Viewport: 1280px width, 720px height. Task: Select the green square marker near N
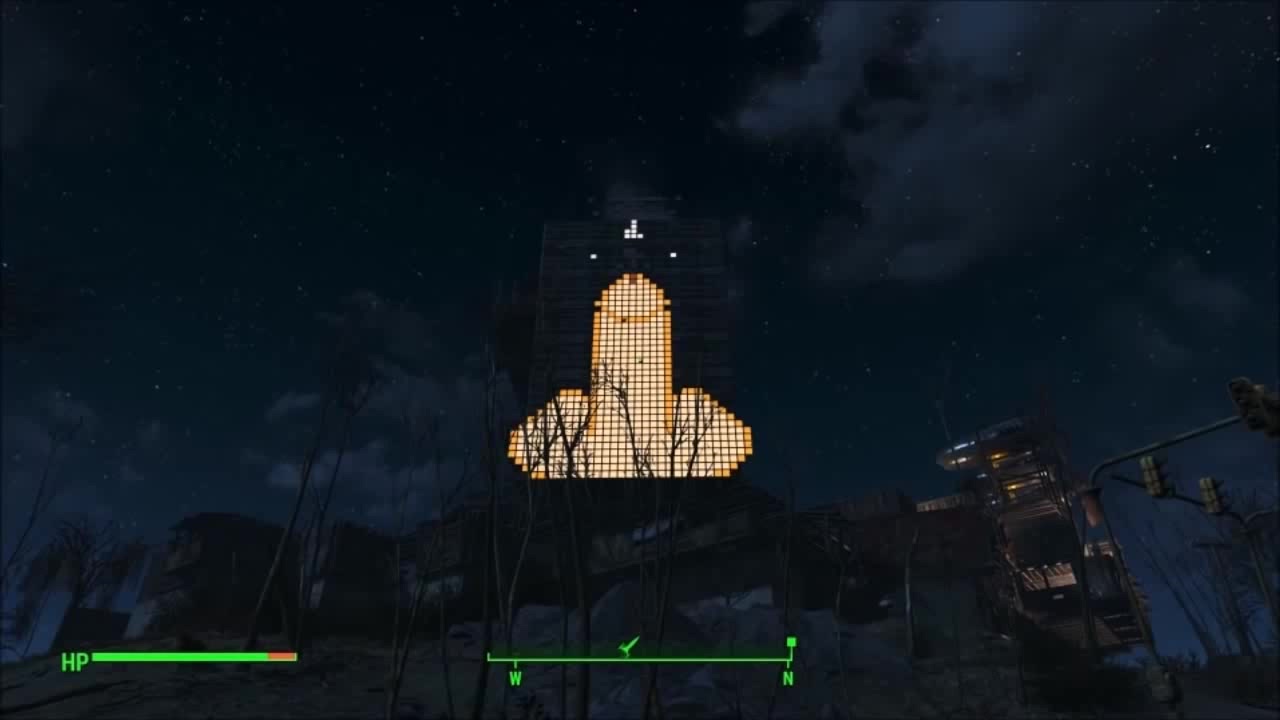(x=791, y=641)
